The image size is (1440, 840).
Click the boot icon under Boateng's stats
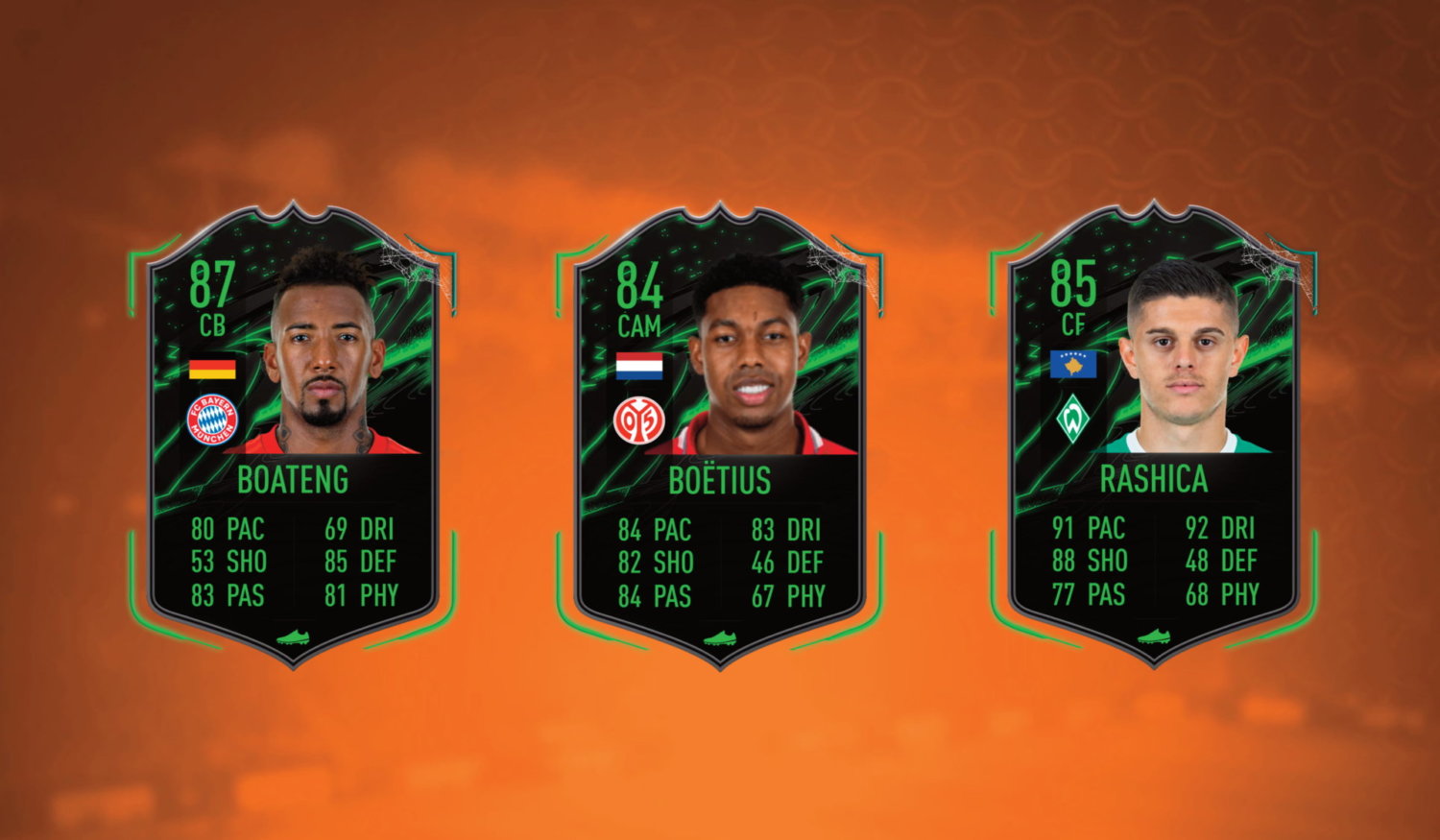pos(294,637)
